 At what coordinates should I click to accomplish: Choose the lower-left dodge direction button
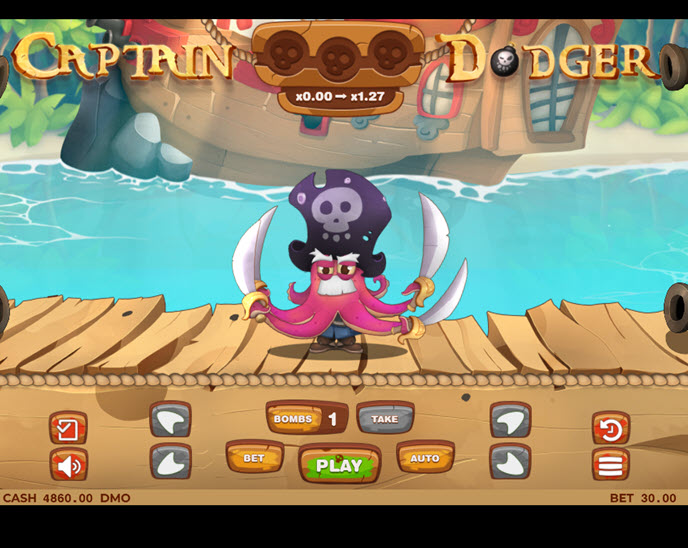170,461
